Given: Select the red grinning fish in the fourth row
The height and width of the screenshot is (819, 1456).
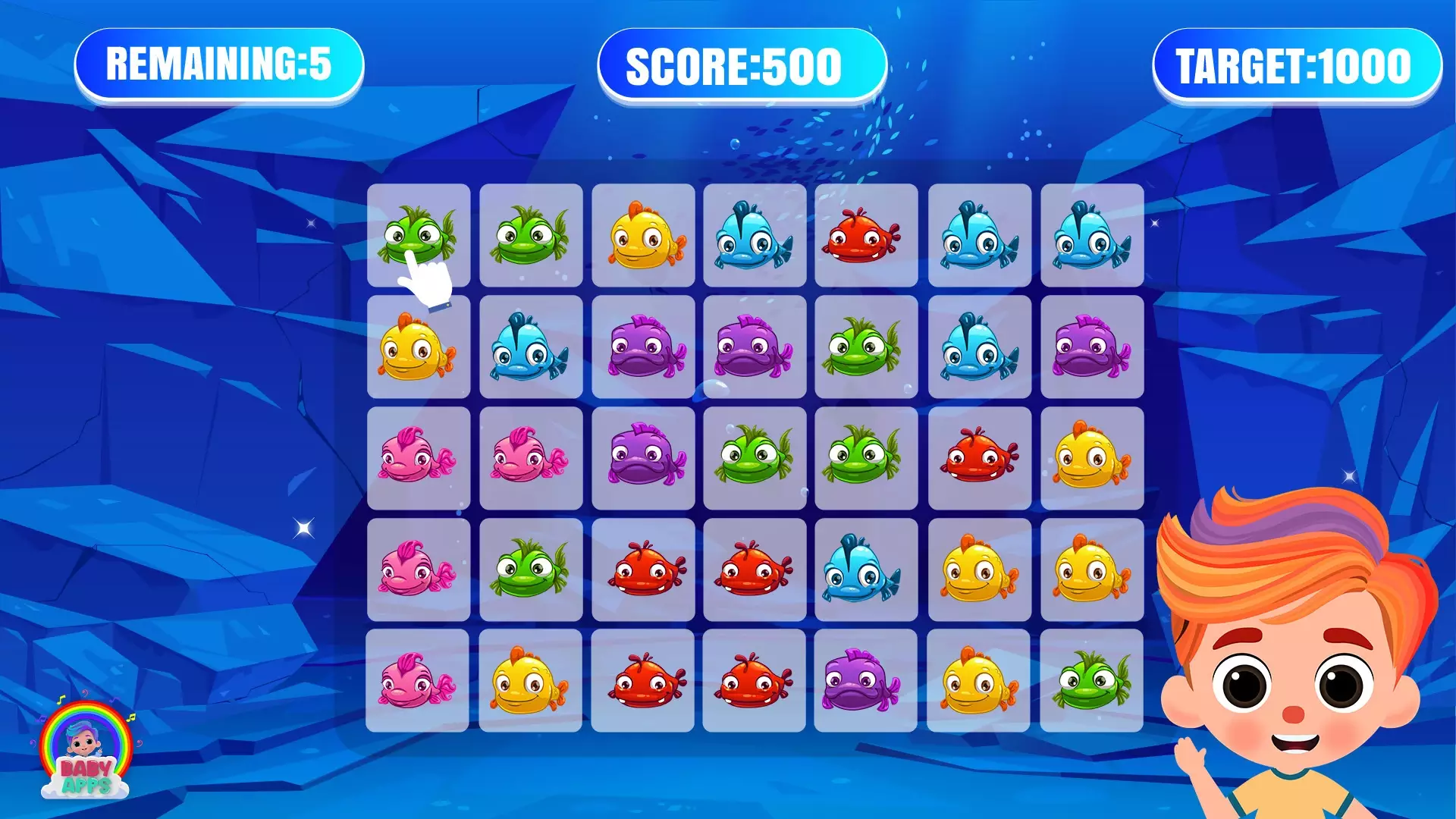Looking at the screenshot, I should 643,569.
